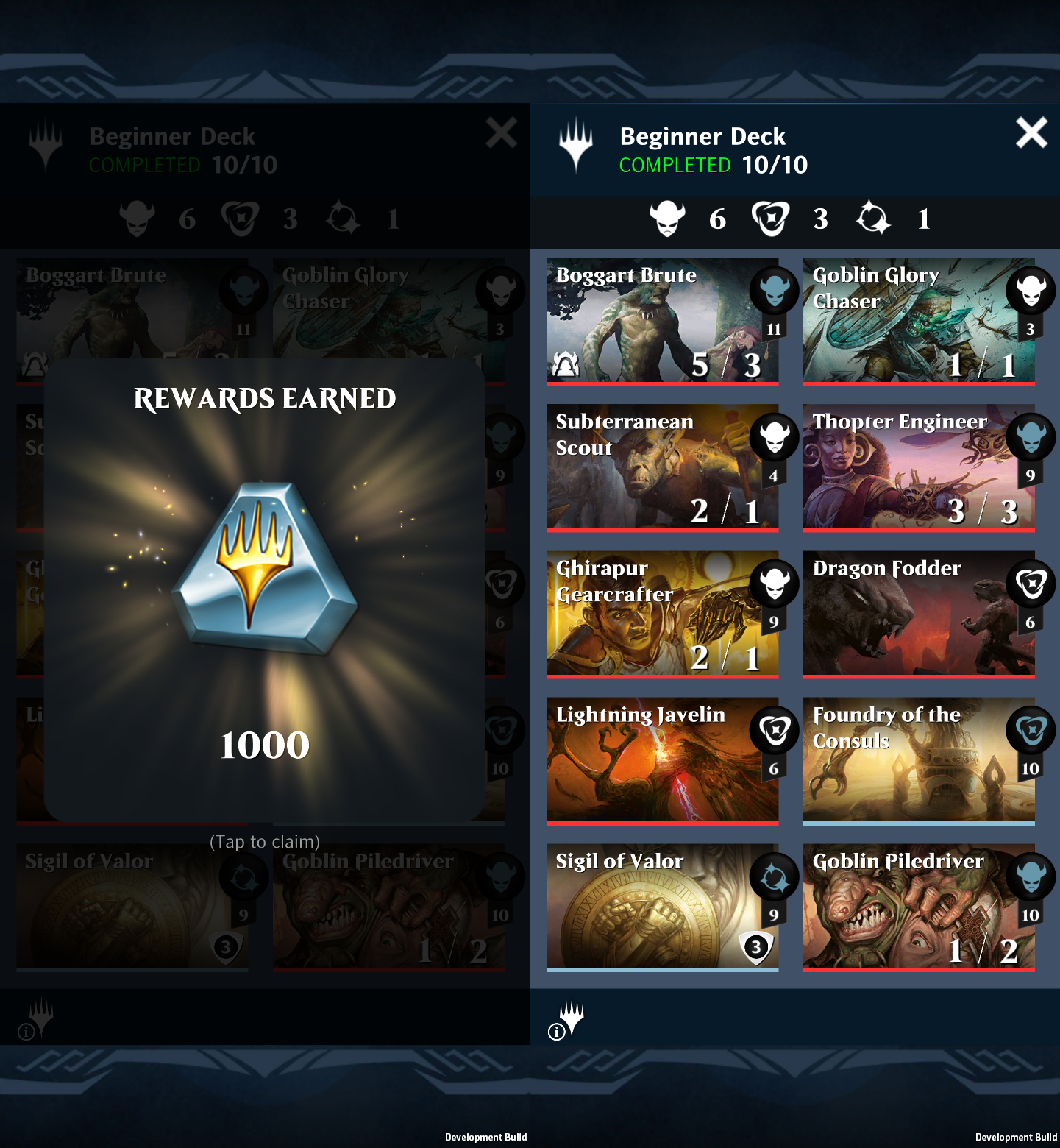This screenshot has height=1148, width=1060.
Task: Click the spell count icon in right panel
Action: (x=770, y=219)
